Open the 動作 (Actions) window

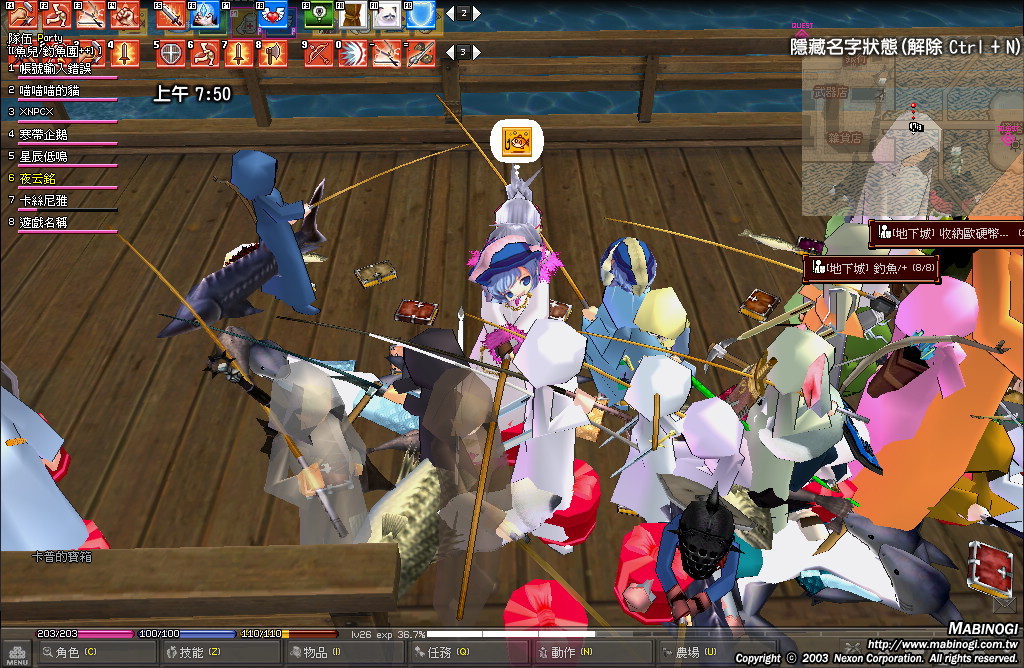[x=564, y=653]
